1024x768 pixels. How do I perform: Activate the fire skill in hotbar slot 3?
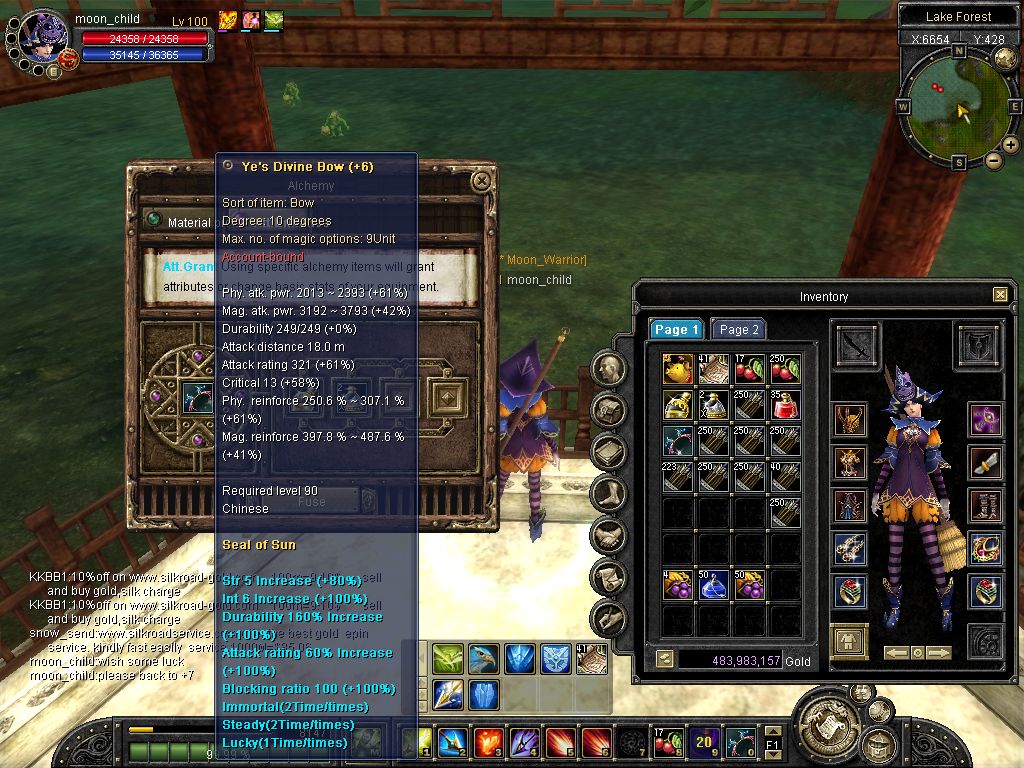(488, 742)
